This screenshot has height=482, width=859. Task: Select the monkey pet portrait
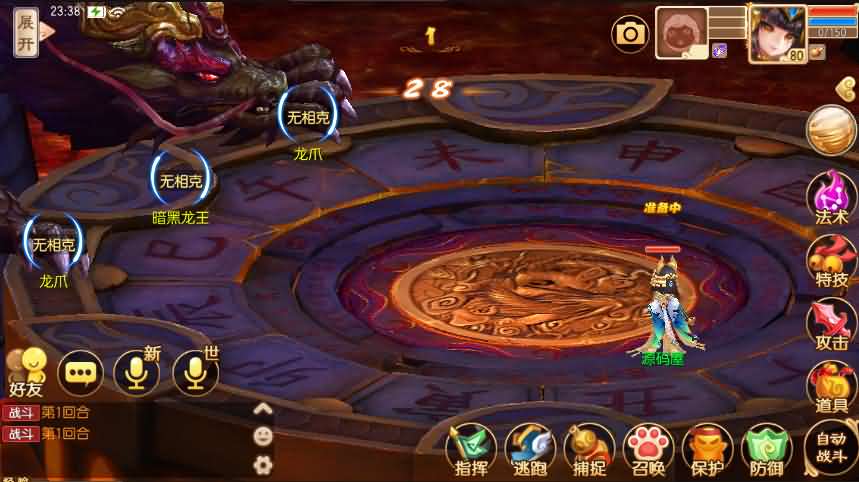(681, 33)
